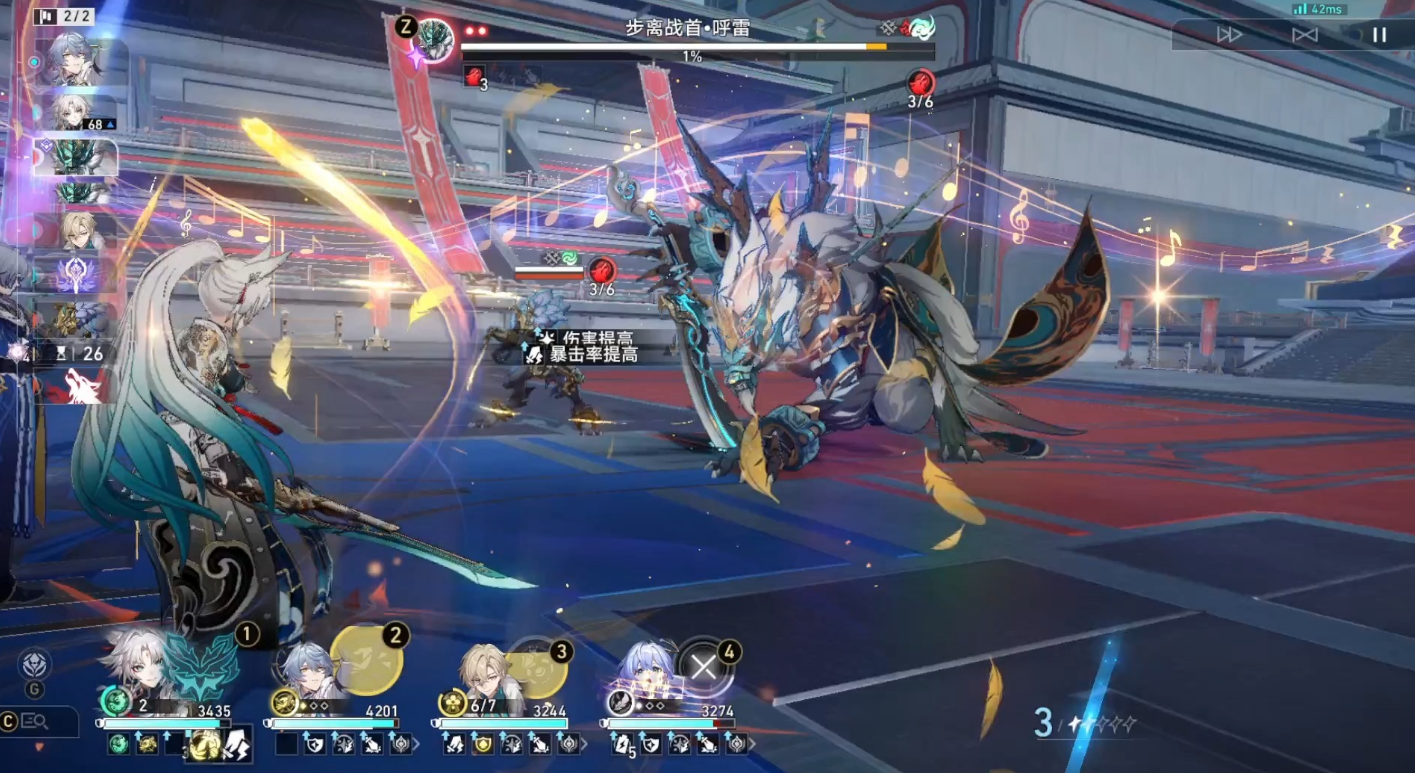Image resolution: width=1415 pixels, height=773 pixels.
Task: Toggle double-speed battle mode
Action: pyautogui.click(x=1229, y=35)
